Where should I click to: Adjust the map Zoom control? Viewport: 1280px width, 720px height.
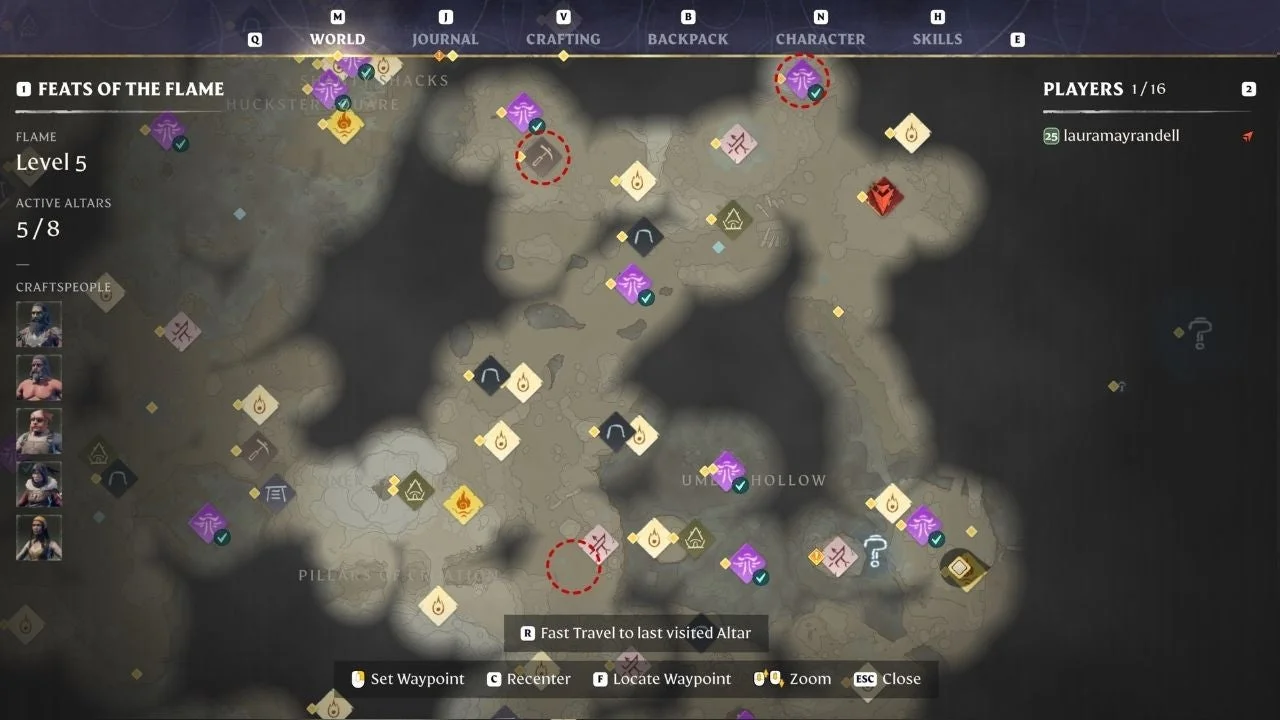pos(813,679)
